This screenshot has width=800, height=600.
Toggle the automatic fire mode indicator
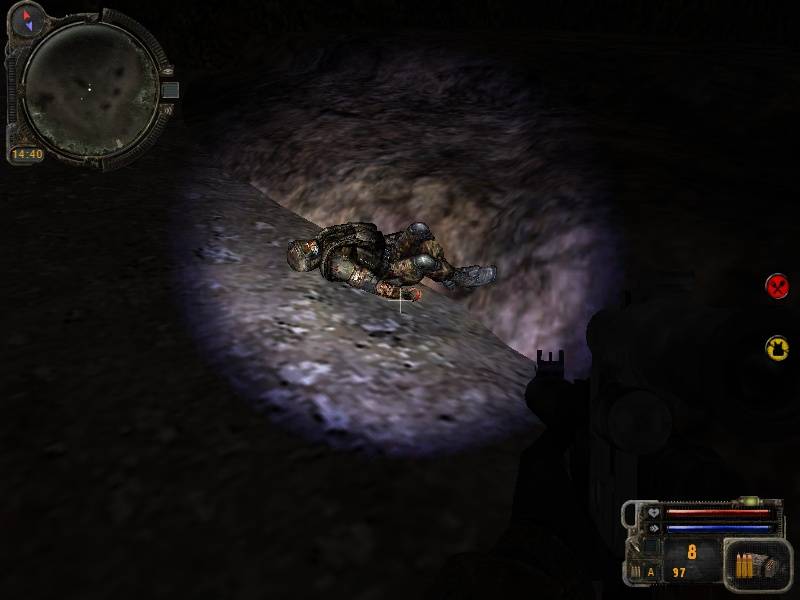tap(649, 572)
